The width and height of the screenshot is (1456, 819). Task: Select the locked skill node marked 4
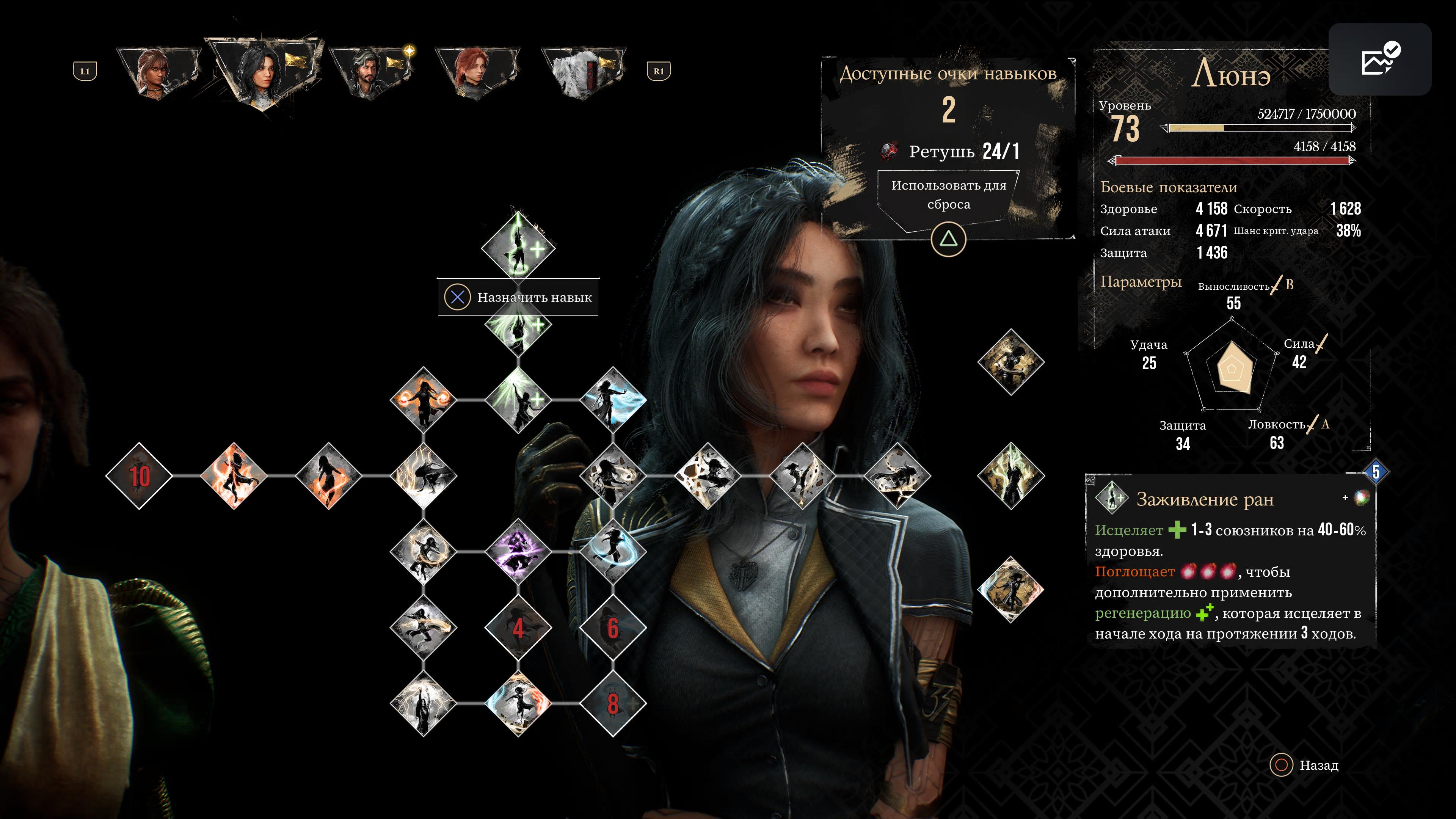(x=518, y=628)
